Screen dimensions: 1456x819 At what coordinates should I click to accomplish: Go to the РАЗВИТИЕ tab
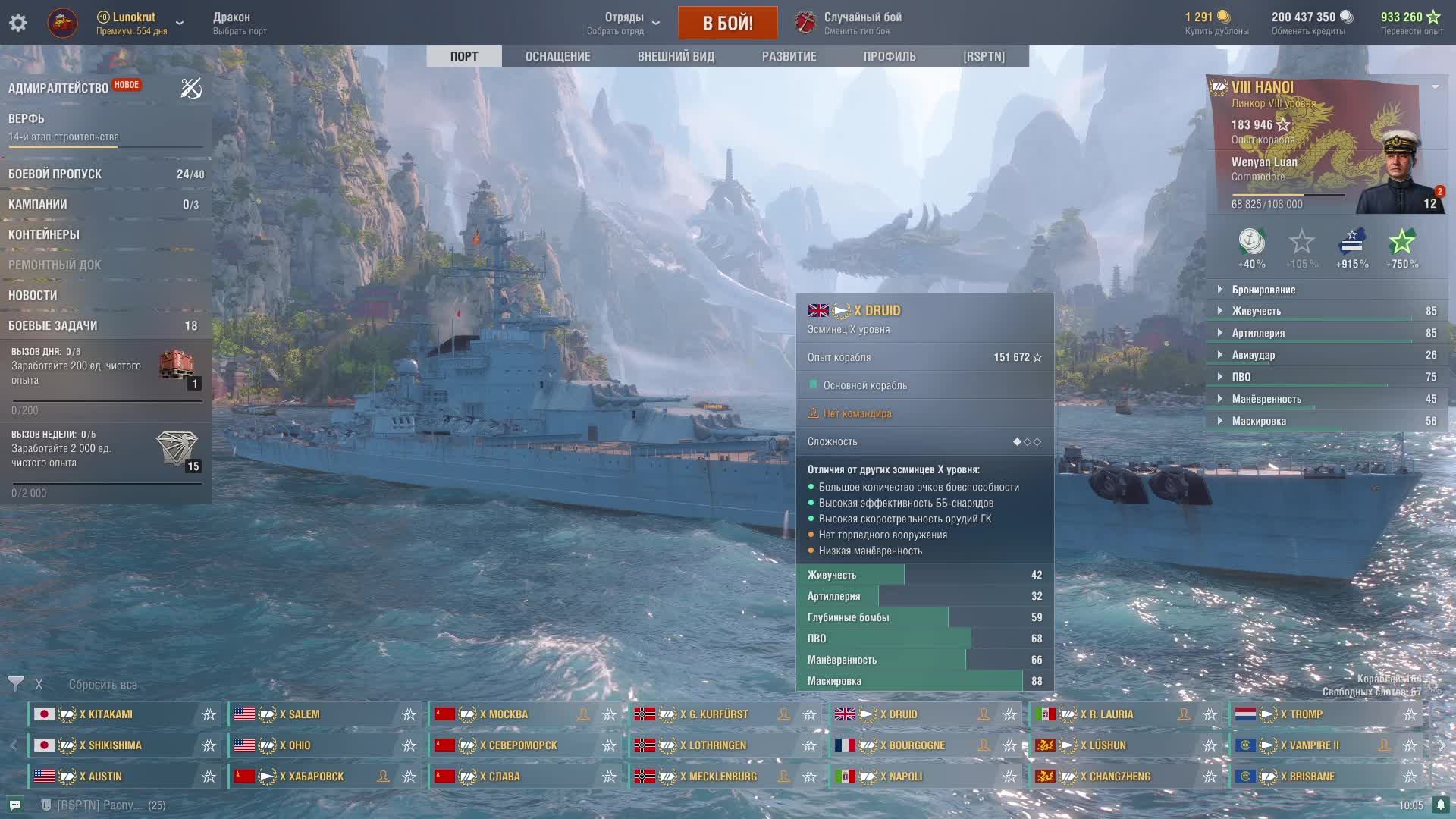pyautogui.click(x=789, y=56)
